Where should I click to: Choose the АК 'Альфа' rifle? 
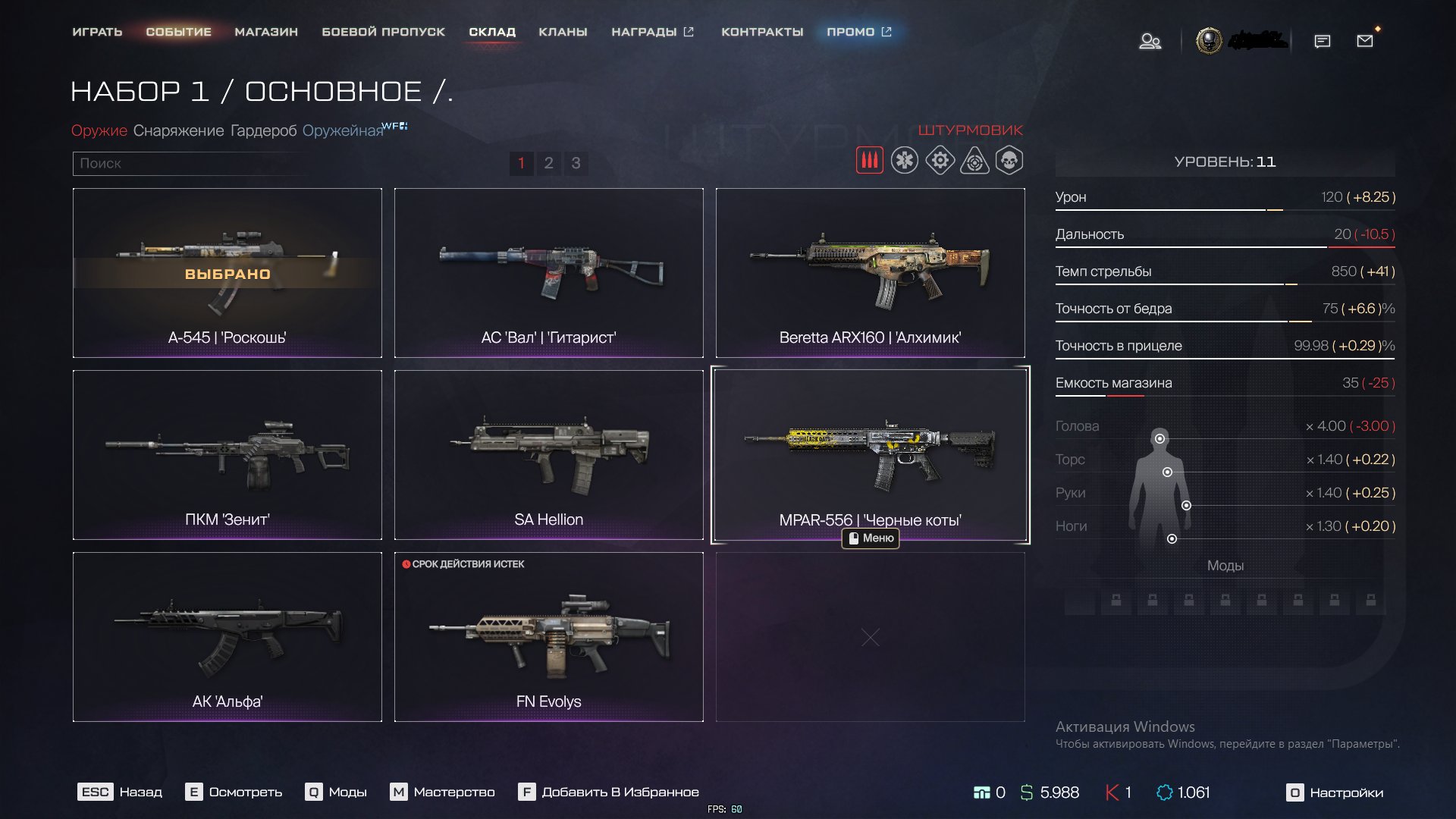click(227, 637)
